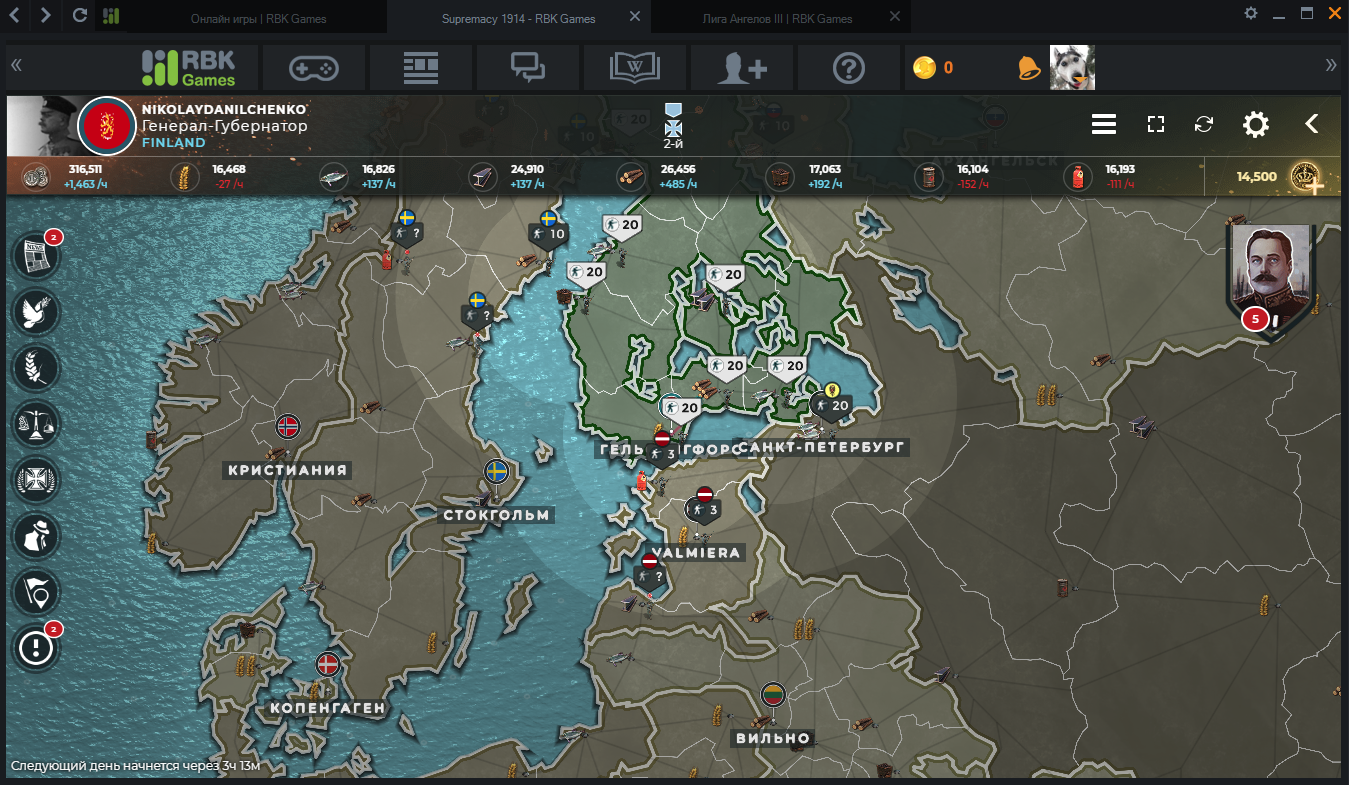Open the newspaper icon with red badge
1349x785 pixels.
click(x=36, y=257)
